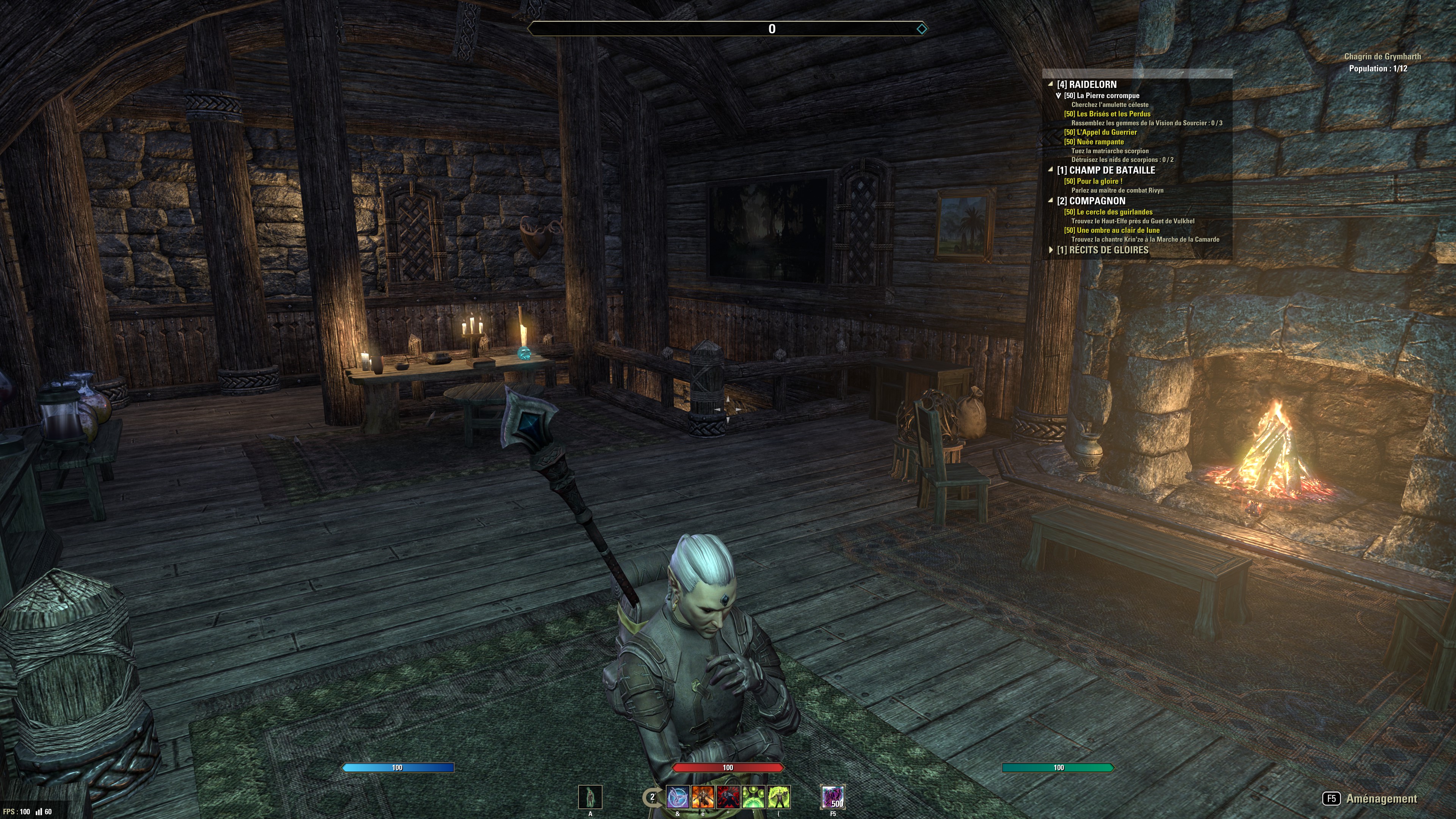The height and width of the screenshot is (819, 1456).
Task: Expand the RÉCITS DE GLOIRES category
Action: point(1051,250)
